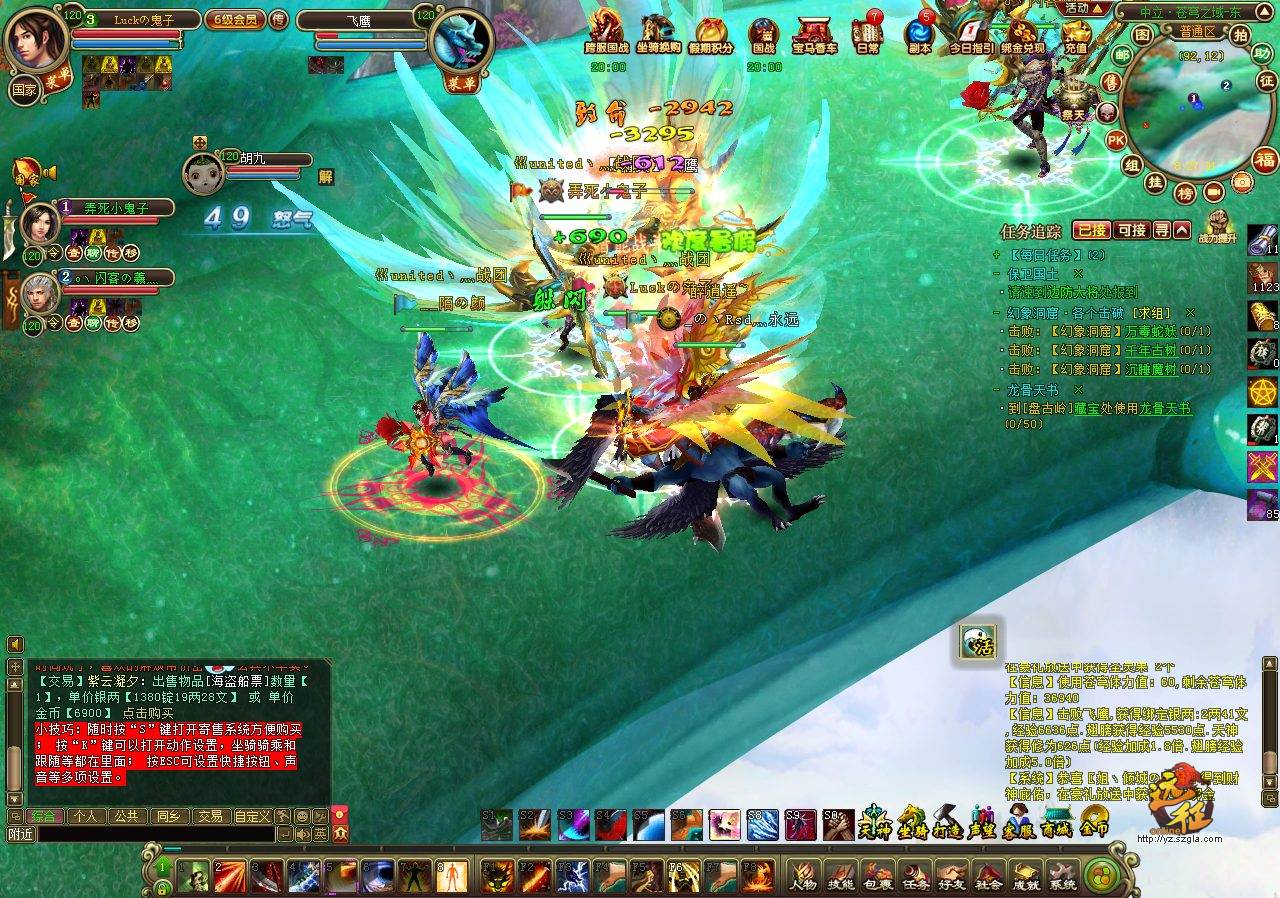Open the 副本 dungeon icon
The width and height of the screenshot is (1280, 898).
(918, 35)
